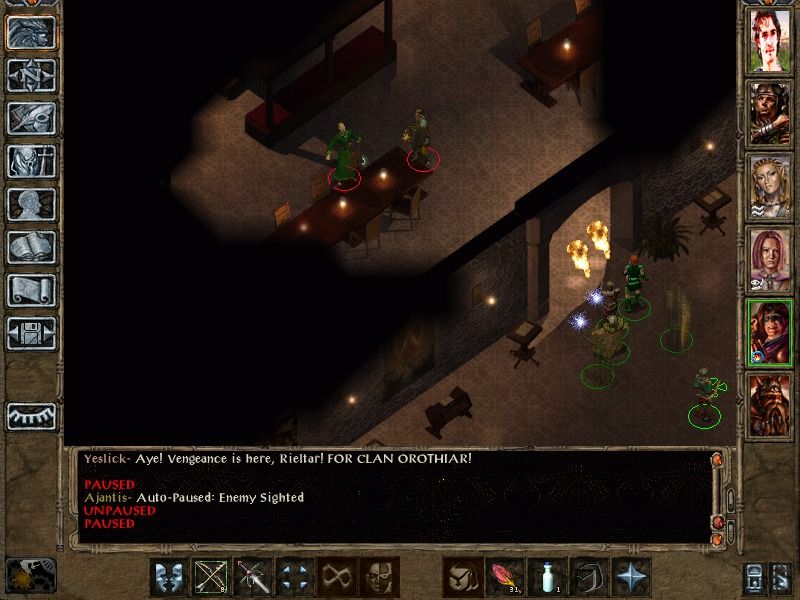
Task: Open the inventory screen
Action: coord(31,161)
